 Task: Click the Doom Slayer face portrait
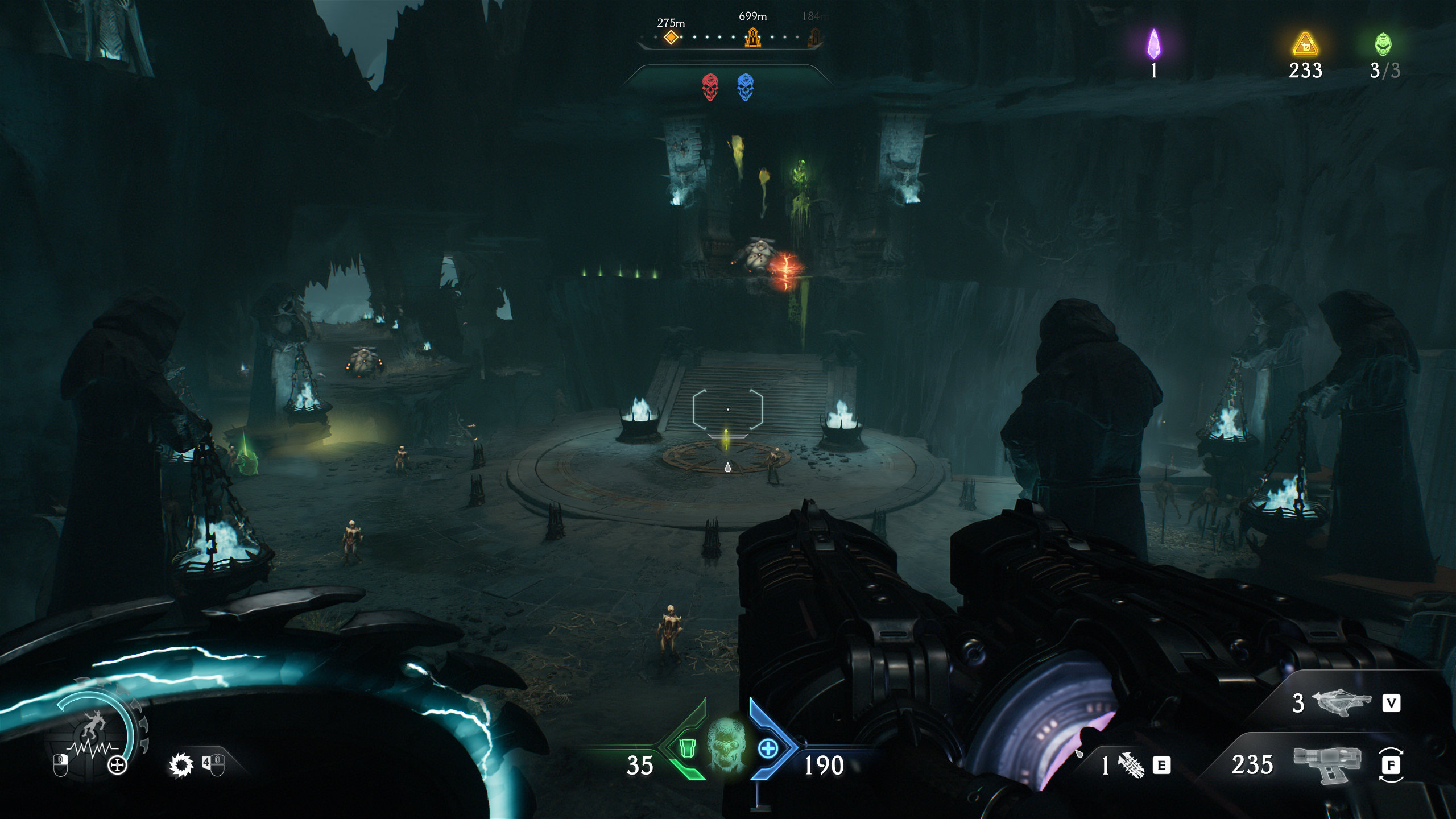tap(727, 742)
